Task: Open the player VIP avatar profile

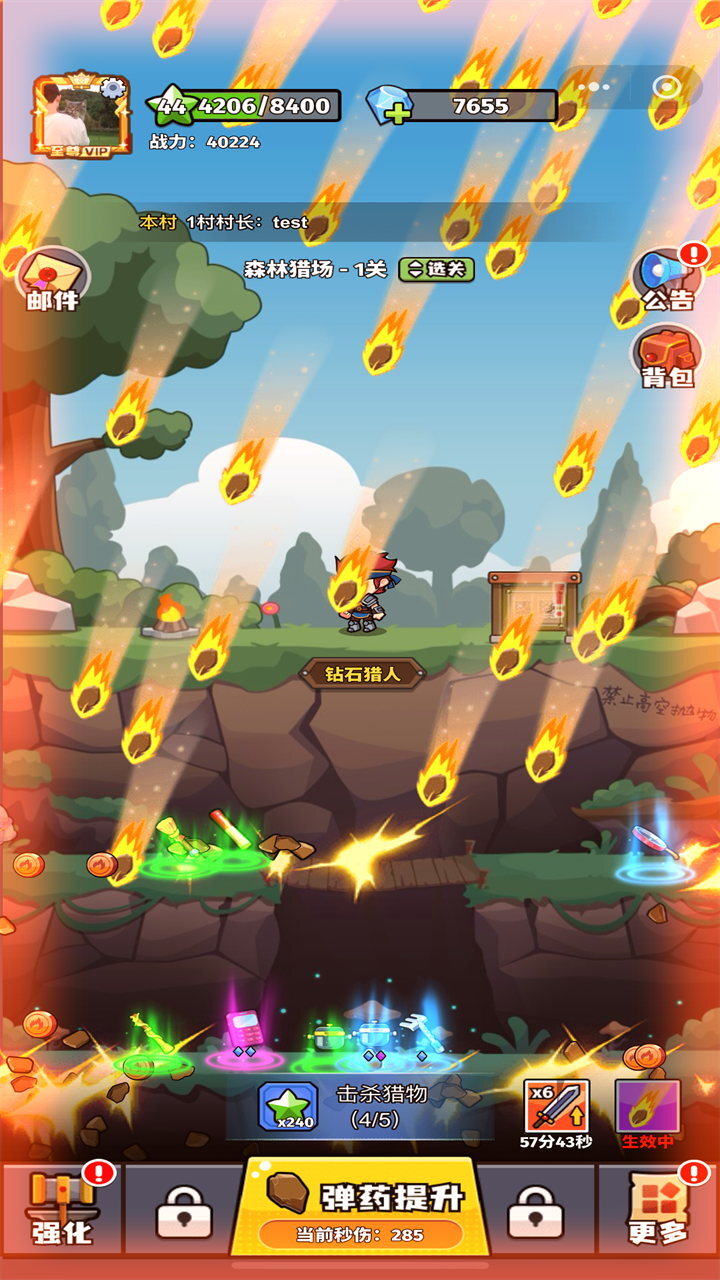Action: coord(82,115)
